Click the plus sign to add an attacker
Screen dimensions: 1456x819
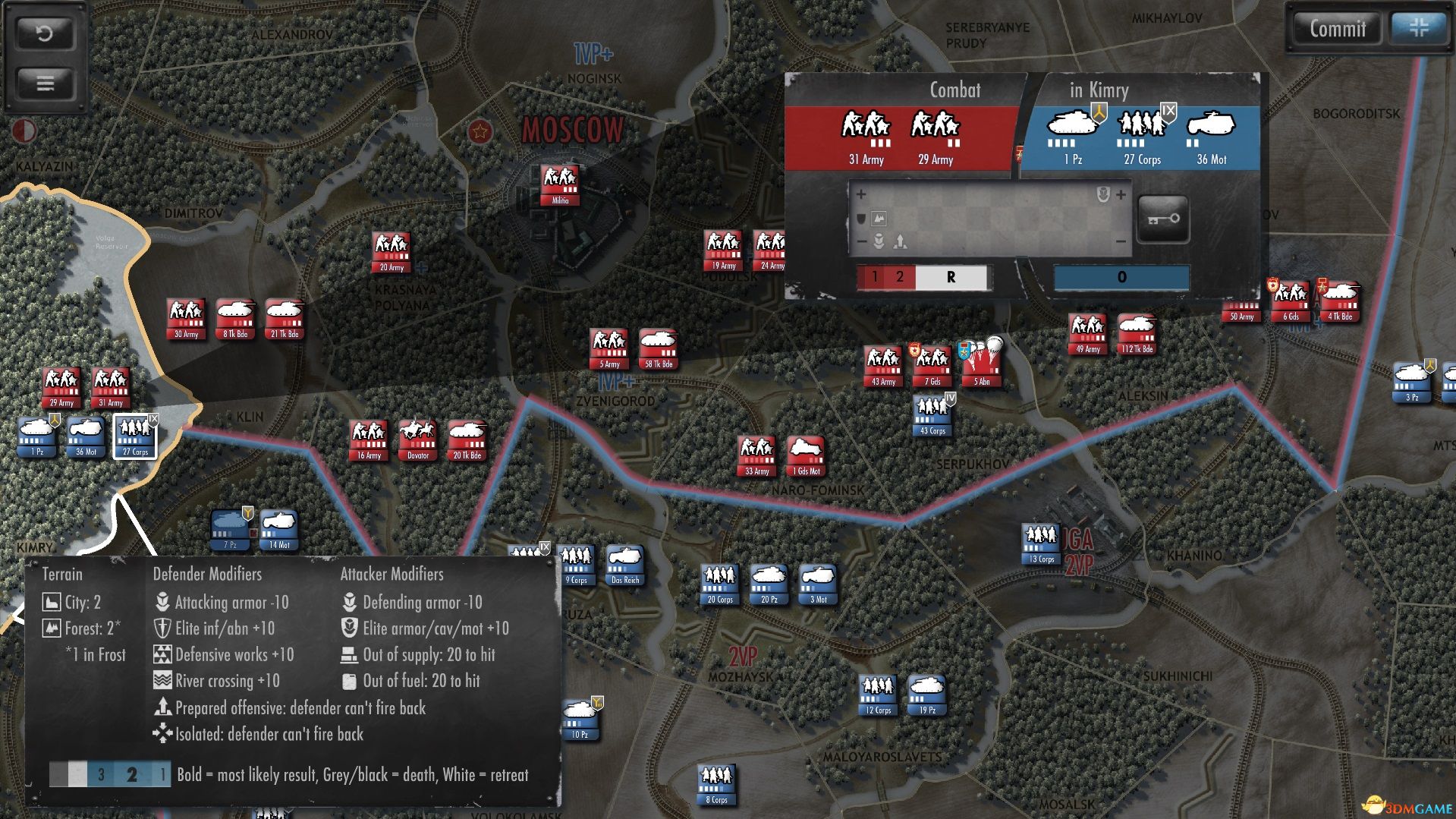[x=862, y=194]
